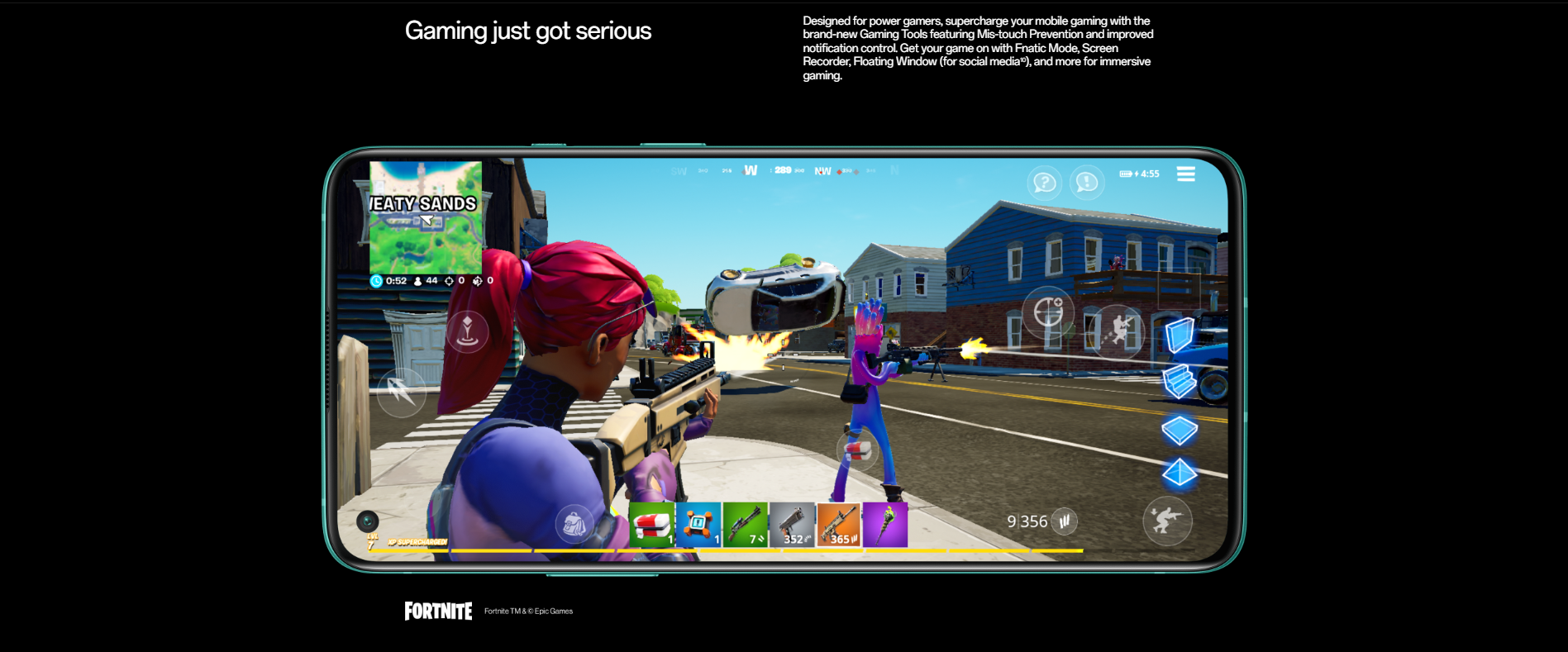Viewport: 1568px width, 652px height.
Task: Equip the green pump shotgun slot
Action: click(x=745, y=525)
